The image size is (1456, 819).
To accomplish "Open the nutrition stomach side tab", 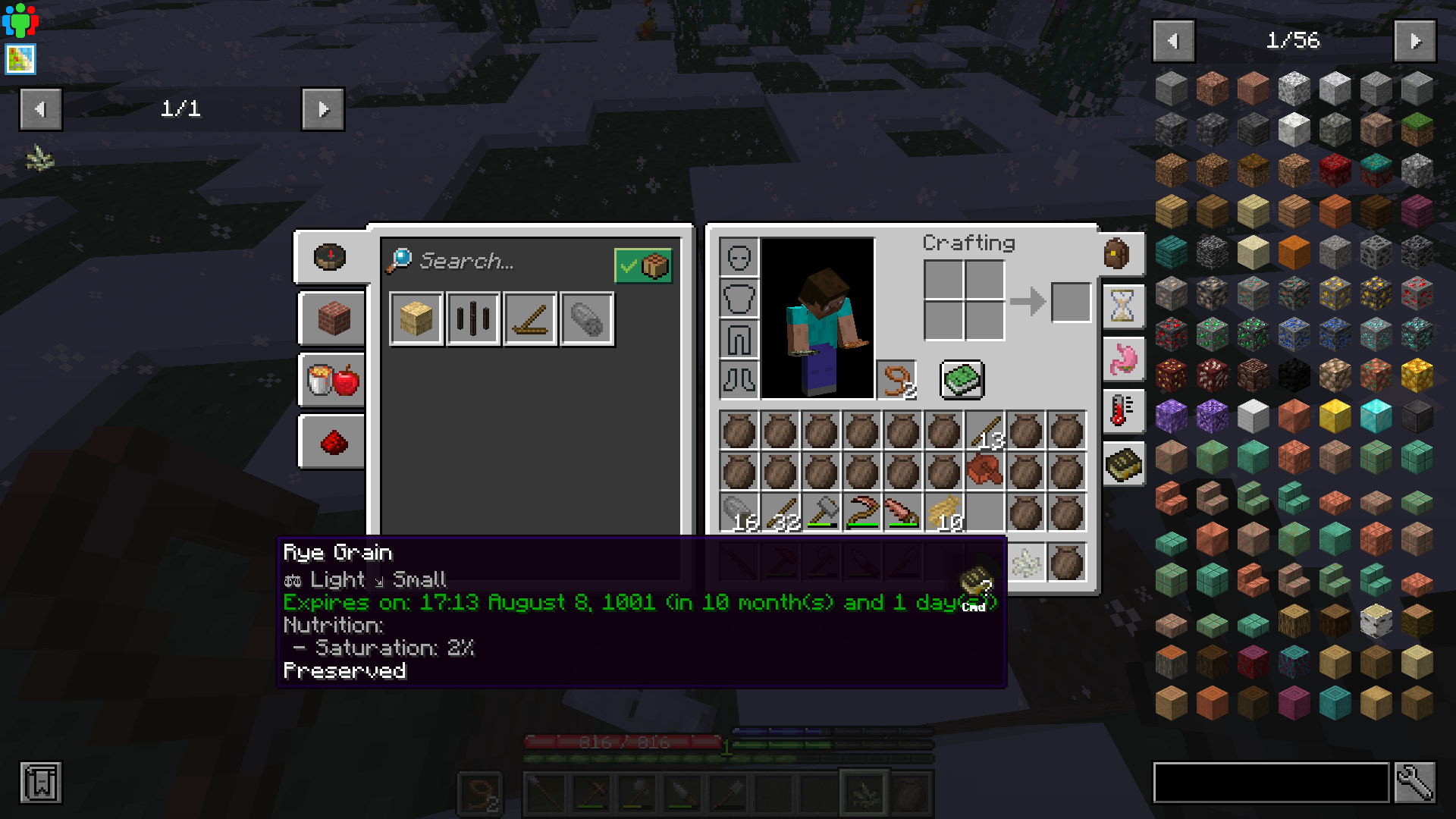I will [1122, 359].
